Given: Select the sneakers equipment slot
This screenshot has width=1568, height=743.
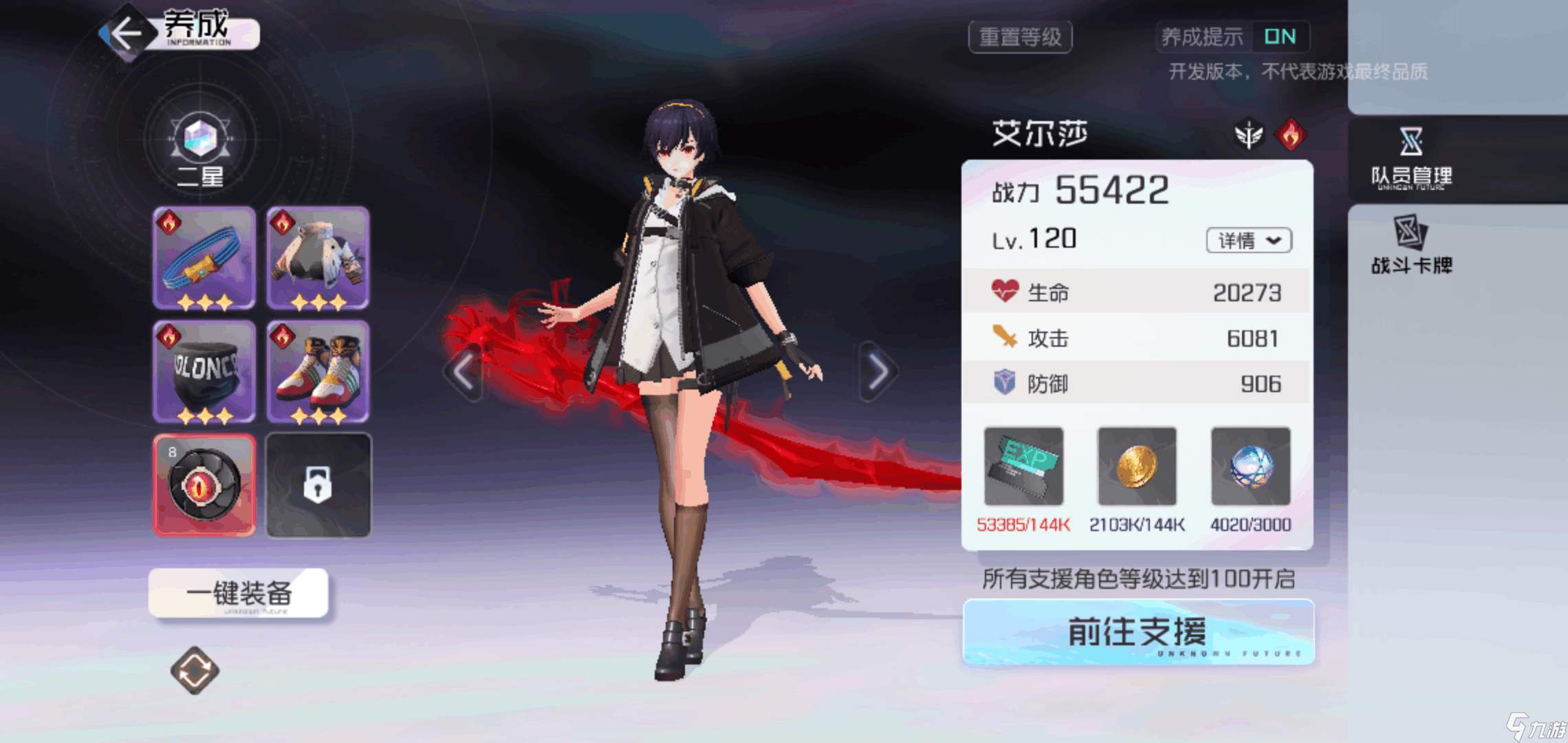Looking at the screenshot, I should click(x=318, y=371).
